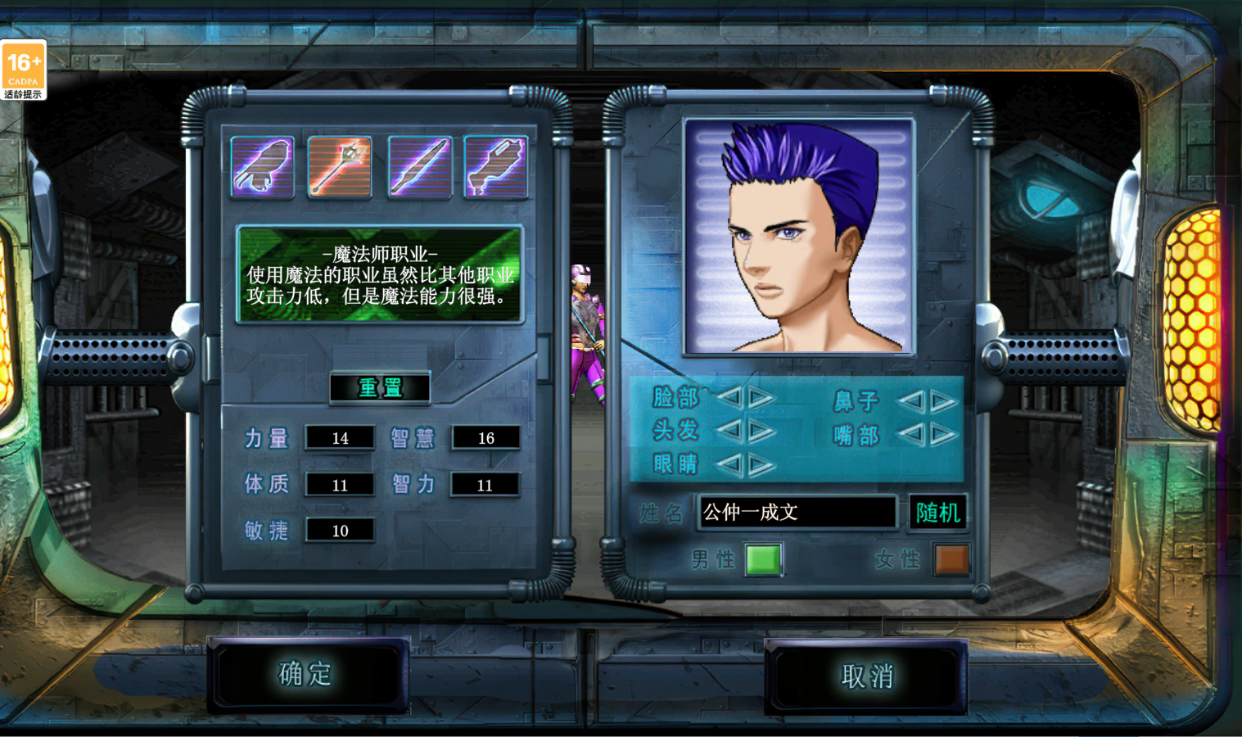Choose the mage staff class icon
Screen dimensions: 1242x737
(x=339, y=167)
